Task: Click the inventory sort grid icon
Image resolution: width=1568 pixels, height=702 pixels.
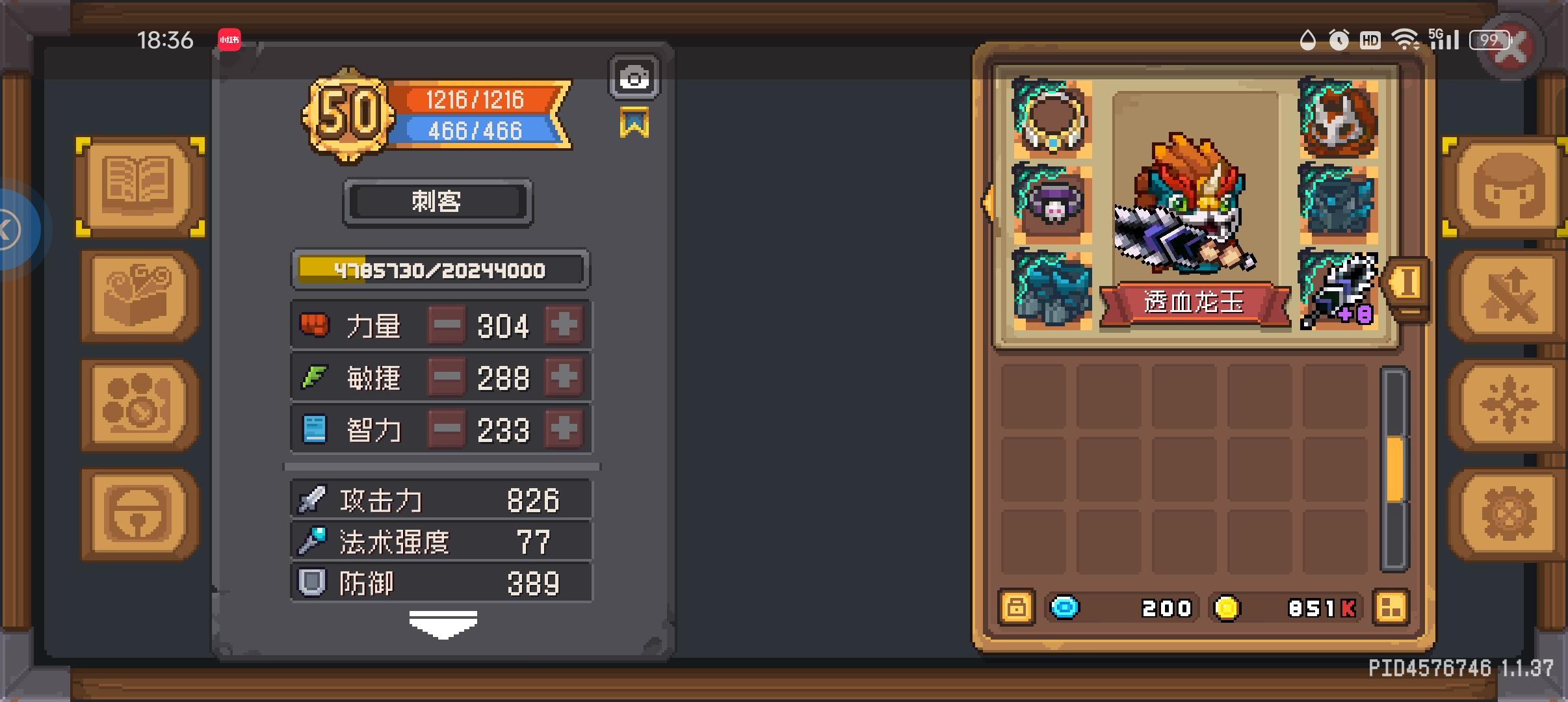Action: [1391, 608]
